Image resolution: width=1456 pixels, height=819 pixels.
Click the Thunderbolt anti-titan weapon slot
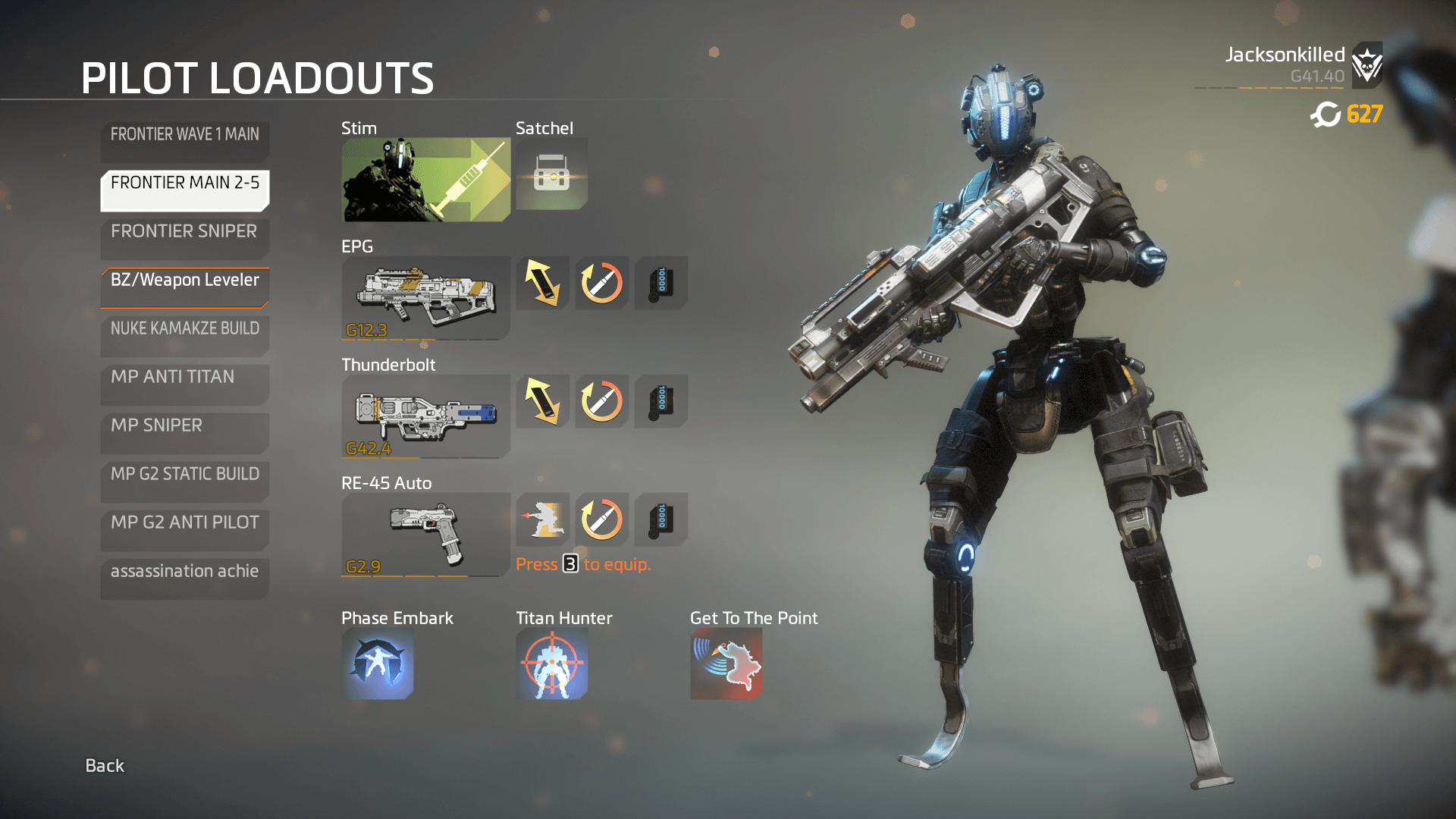click(x=425, y=416)
